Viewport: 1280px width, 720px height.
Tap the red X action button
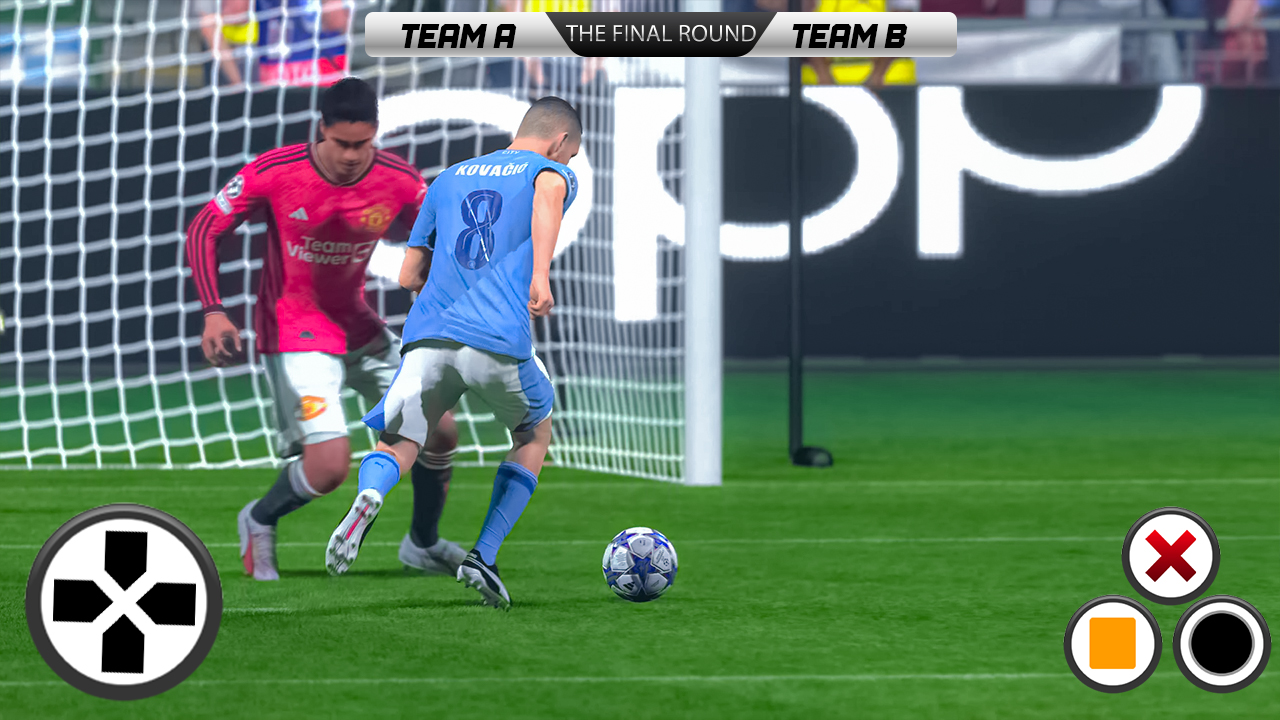[1170, 556]
